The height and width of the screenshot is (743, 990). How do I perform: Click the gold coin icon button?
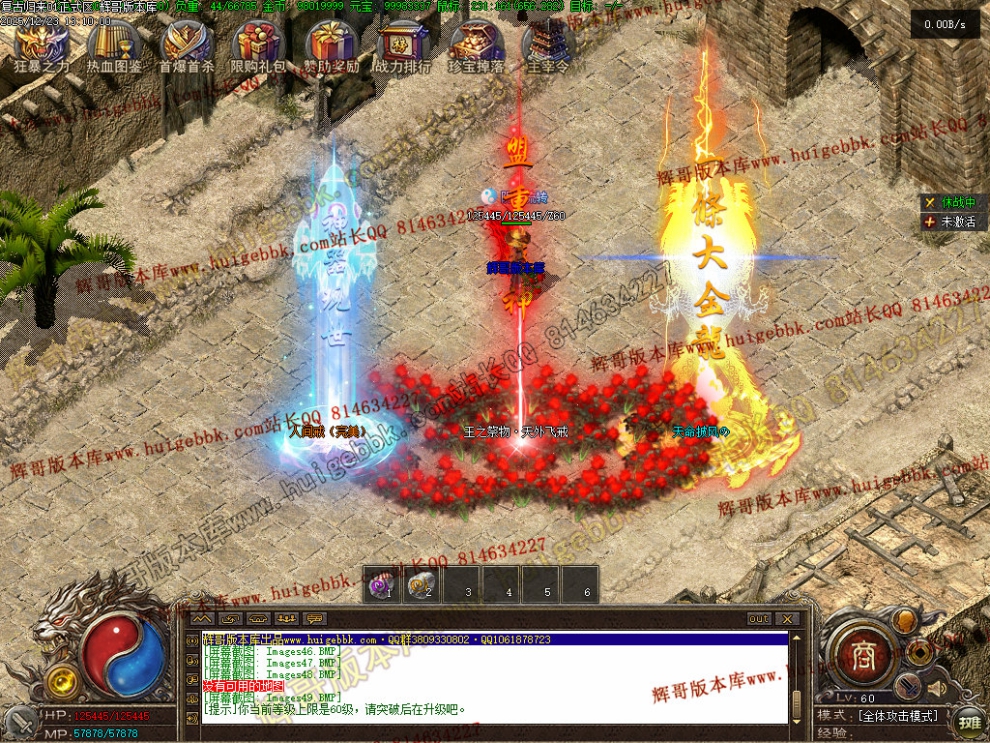(x=919, y=652)
